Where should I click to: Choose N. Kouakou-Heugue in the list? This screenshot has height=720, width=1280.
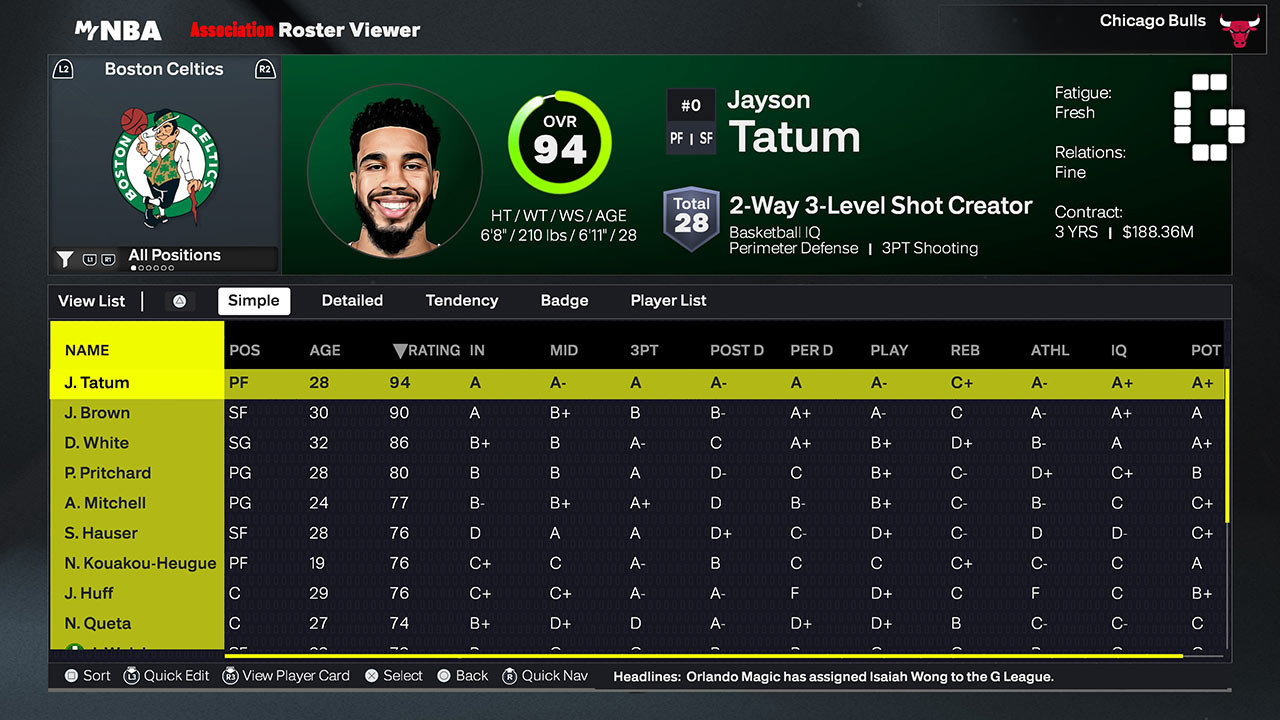(140, 563)
